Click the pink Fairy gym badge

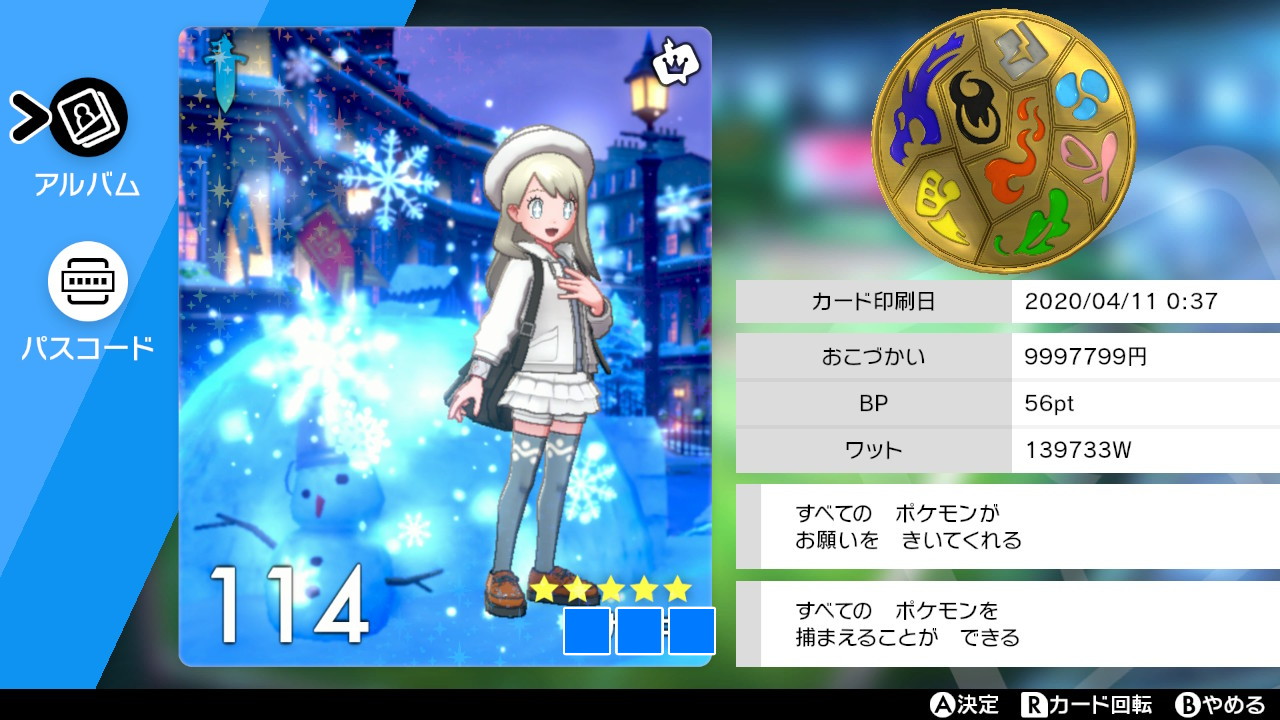click(1086, 159)
